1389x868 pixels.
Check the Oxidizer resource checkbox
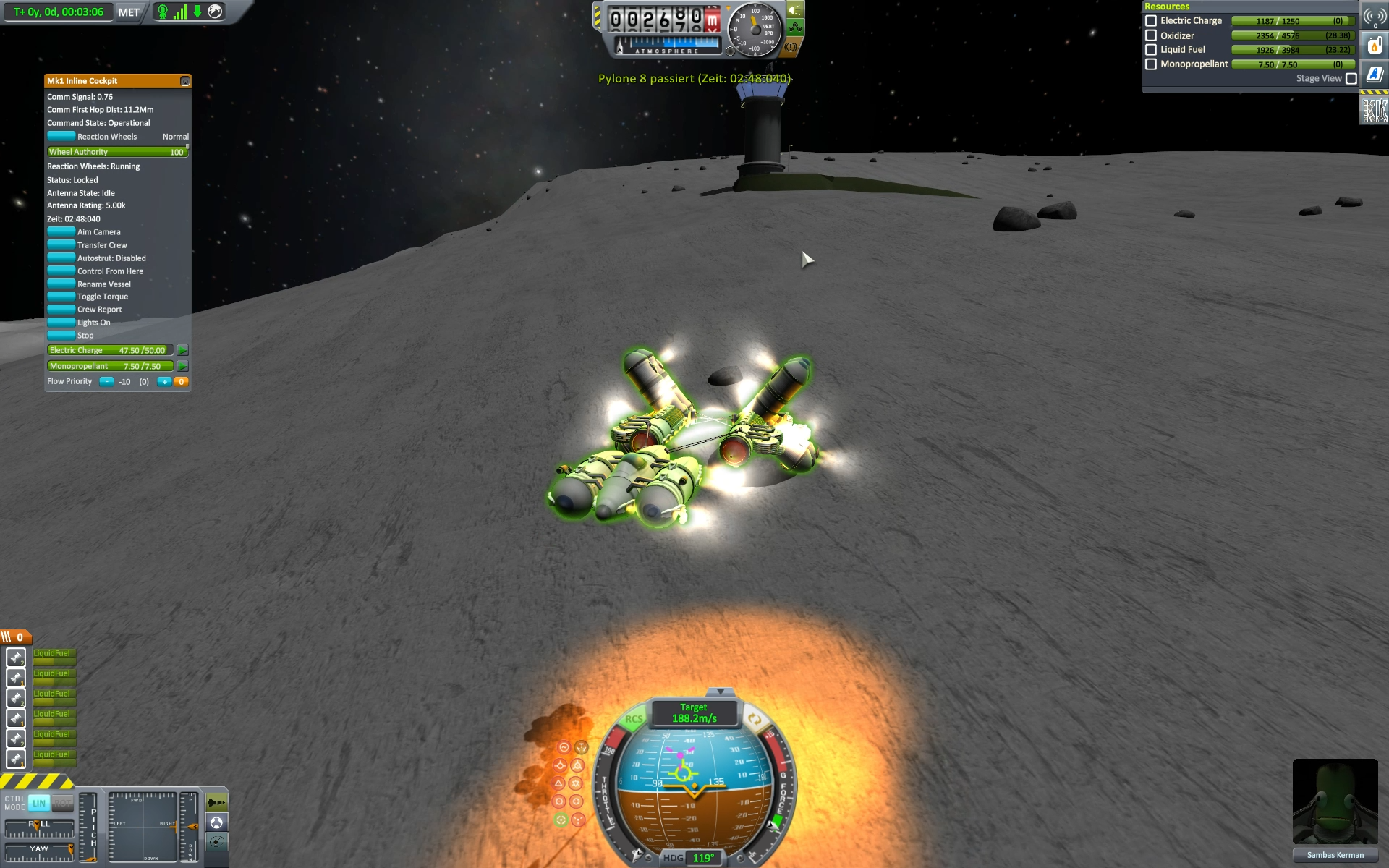pos(1151,35)
